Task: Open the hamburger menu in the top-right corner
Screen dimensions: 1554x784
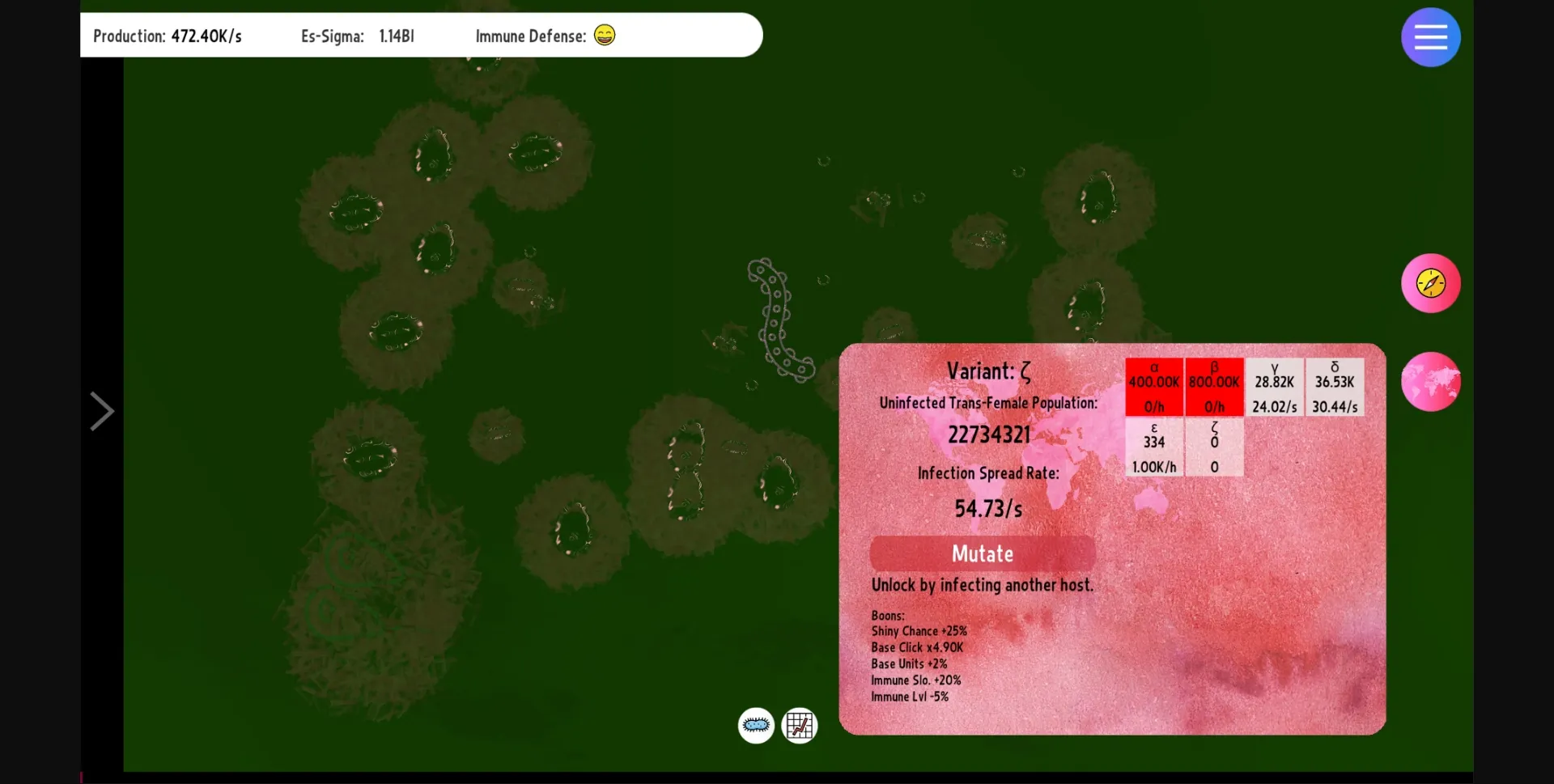Action: [x=1429, y=36]
